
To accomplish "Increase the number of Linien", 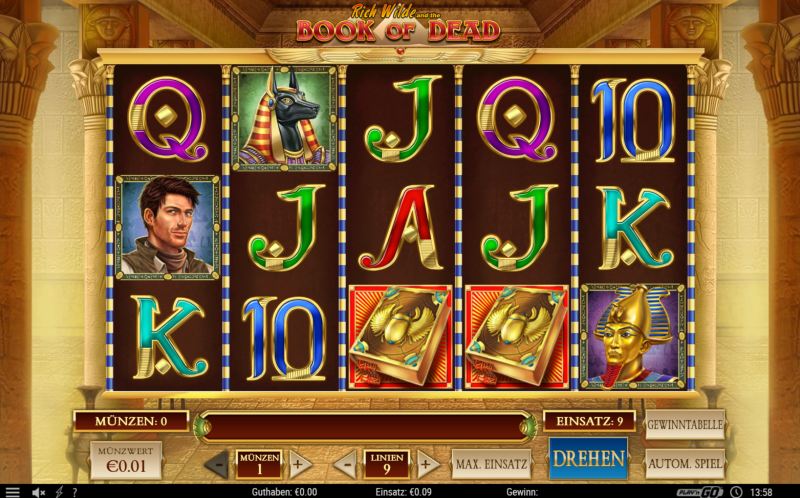I will (426, 464).
